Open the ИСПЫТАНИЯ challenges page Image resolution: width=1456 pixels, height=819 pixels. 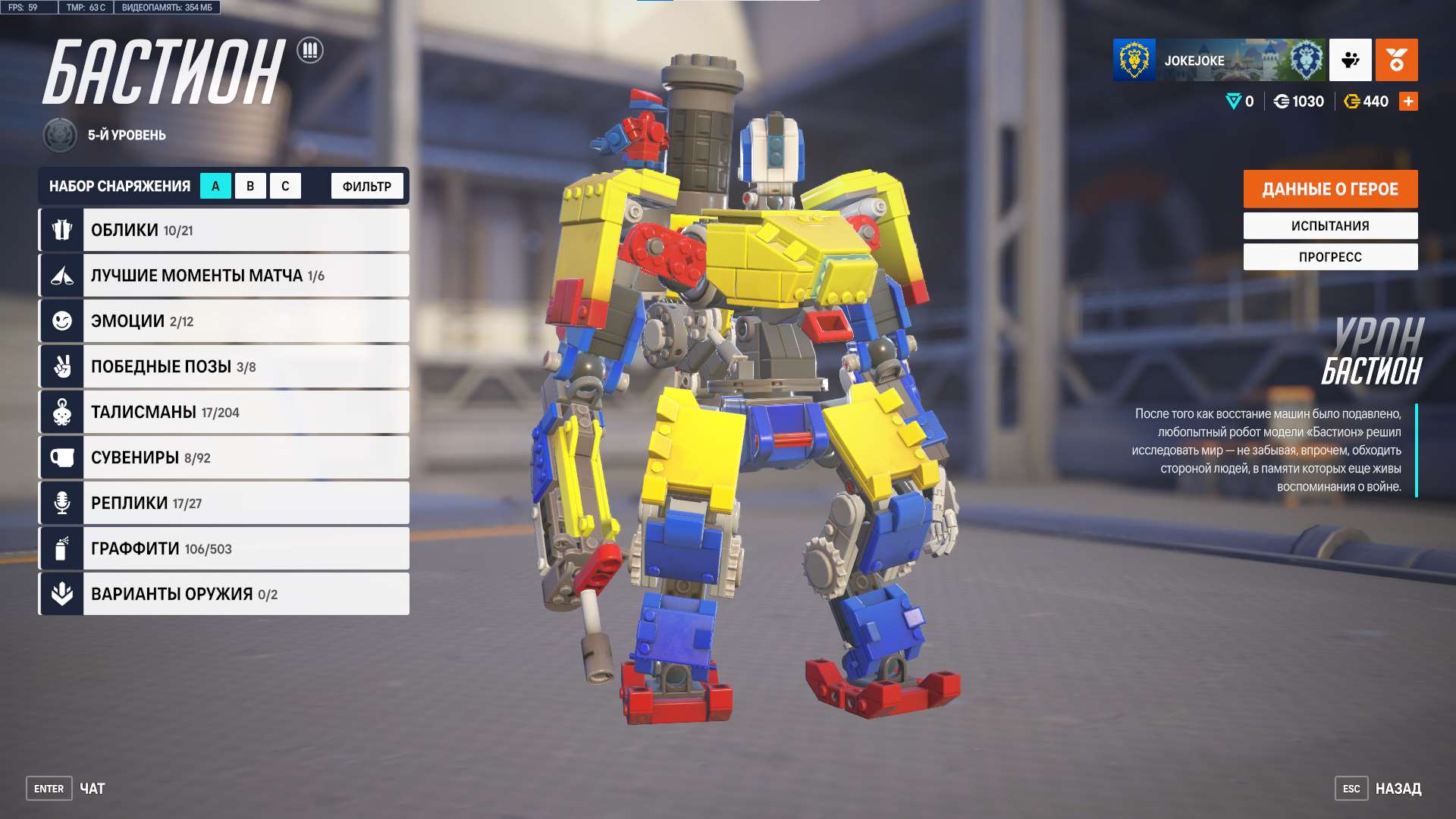[x=1330, y=225]
